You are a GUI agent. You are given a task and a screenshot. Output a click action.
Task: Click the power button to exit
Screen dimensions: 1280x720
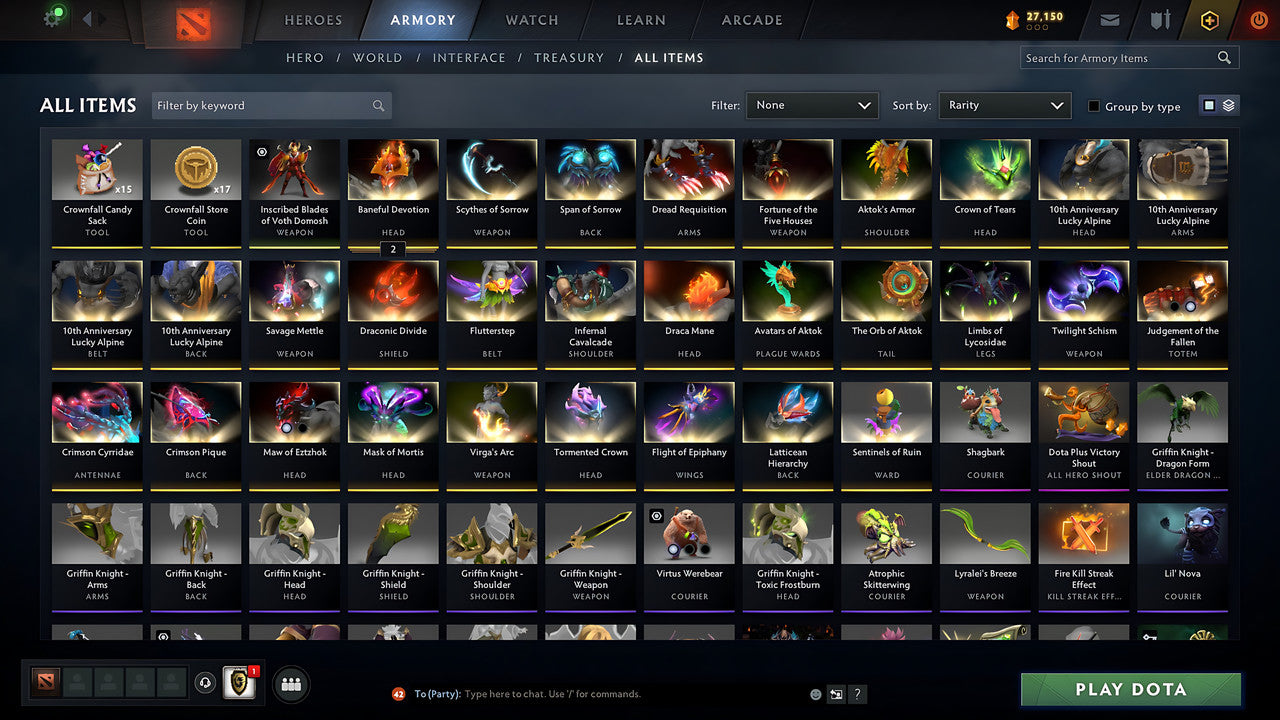click(x=1258, y=19)
